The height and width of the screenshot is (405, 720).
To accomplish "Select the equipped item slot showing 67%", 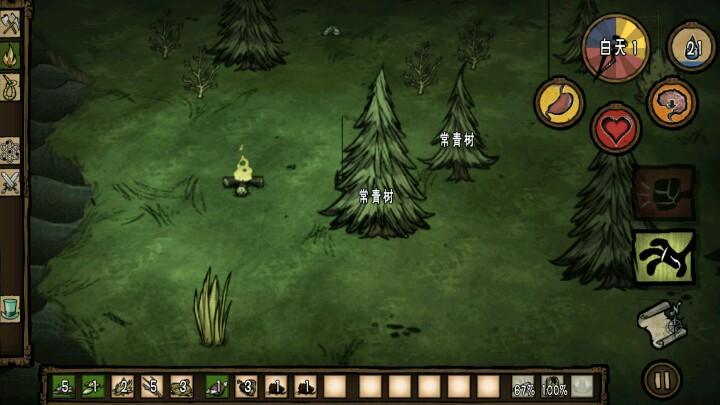I will 523,386.
